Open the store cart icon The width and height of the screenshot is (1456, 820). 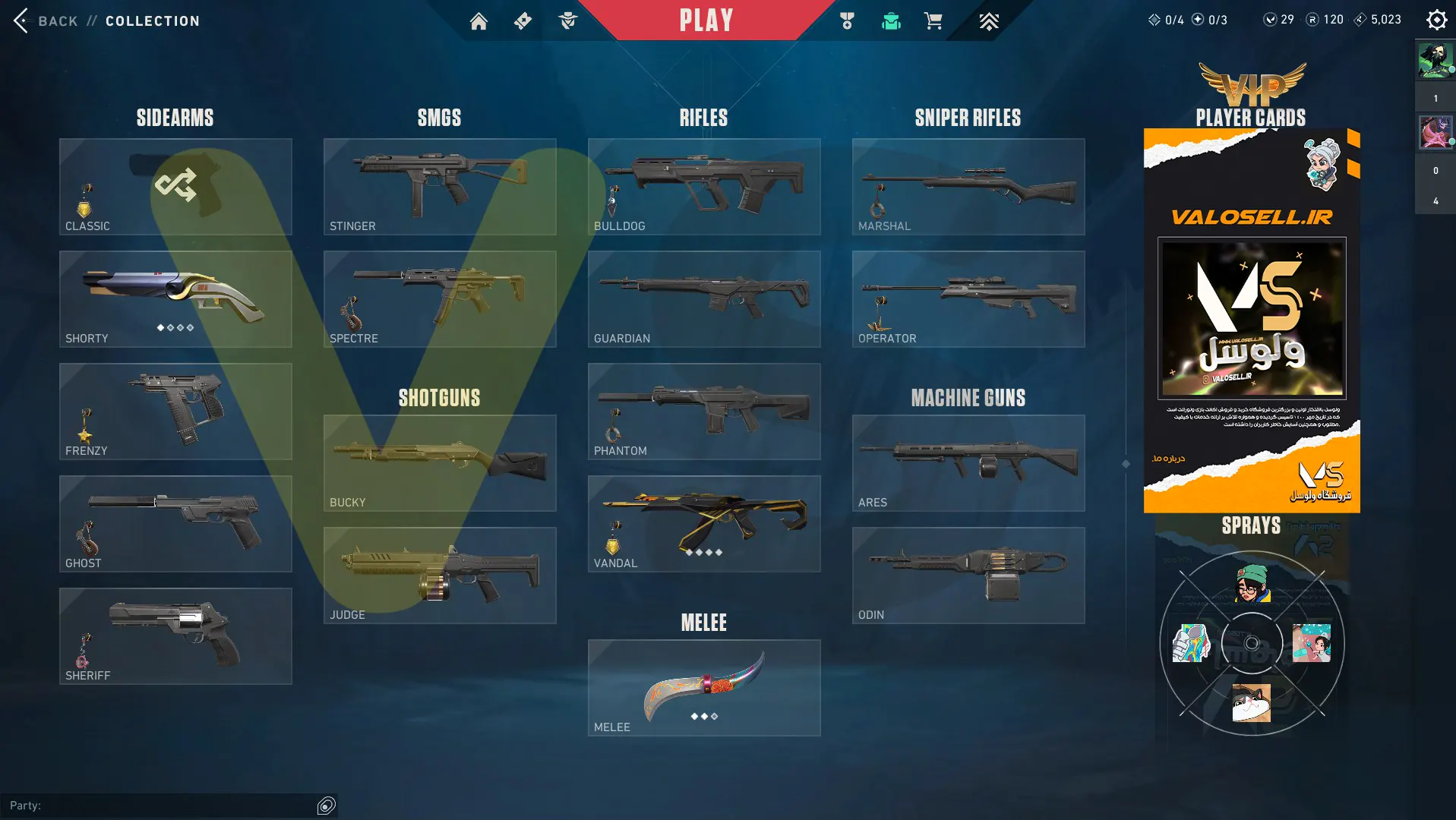tap(933, 21)
